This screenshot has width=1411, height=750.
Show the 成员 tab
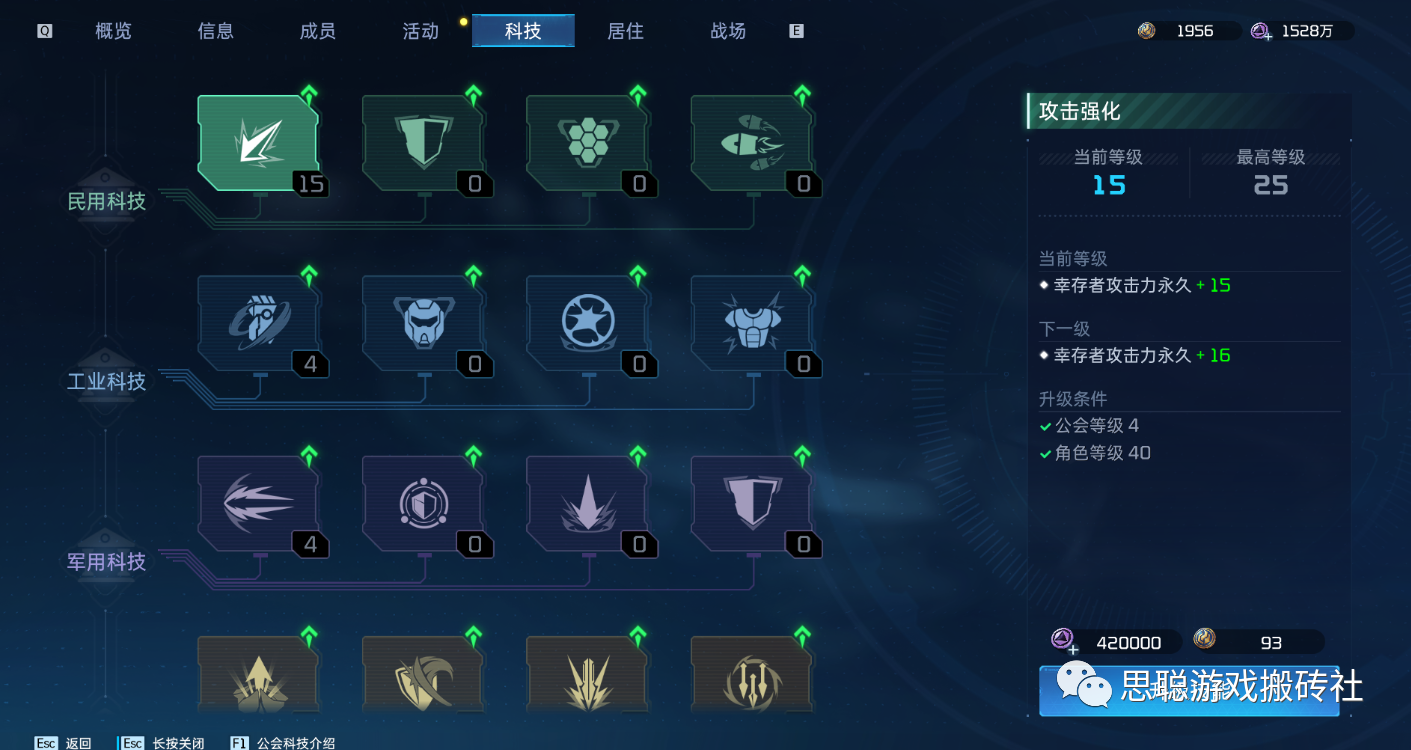point(318,31)
